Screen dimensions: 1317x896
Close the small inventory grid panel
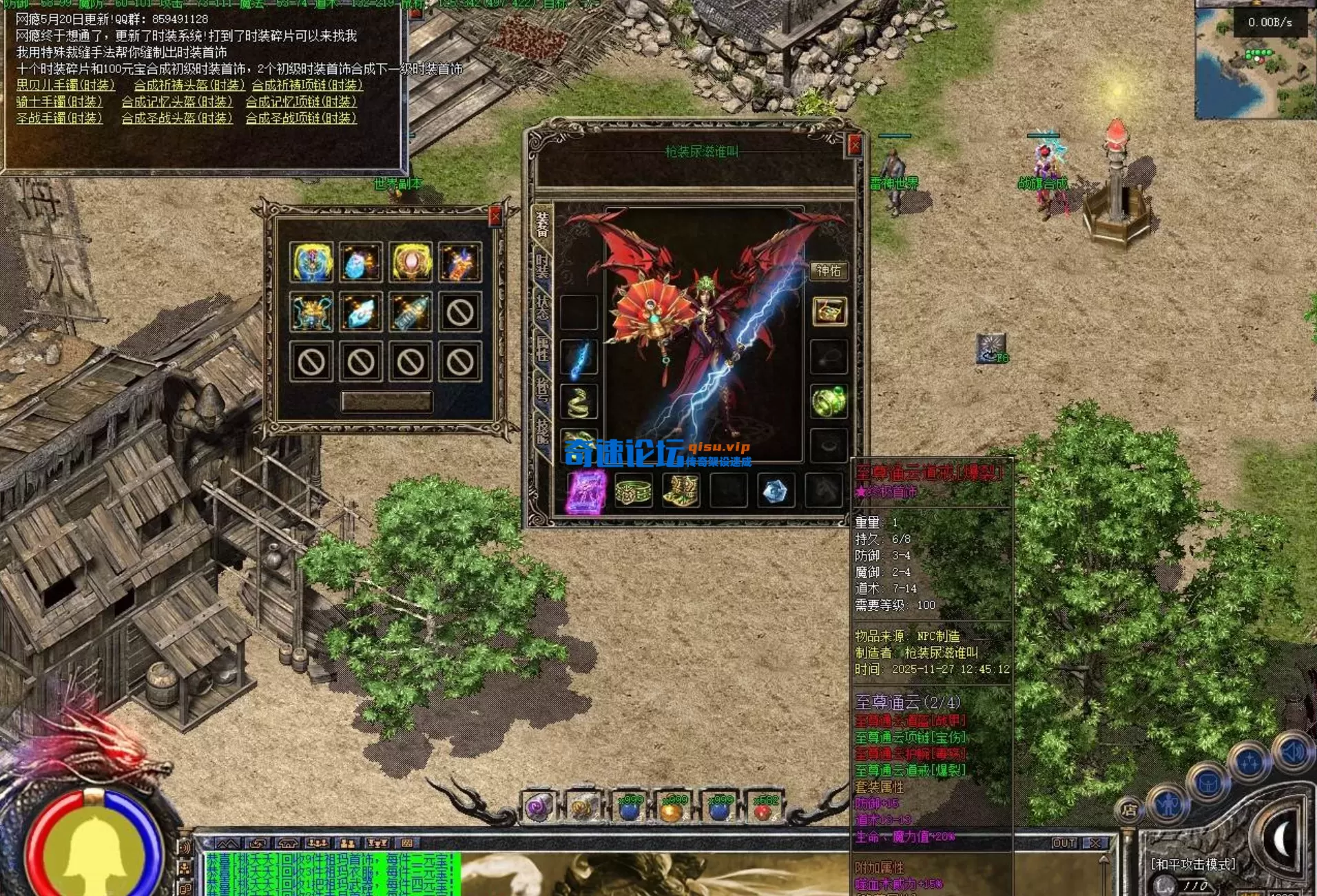495,216
